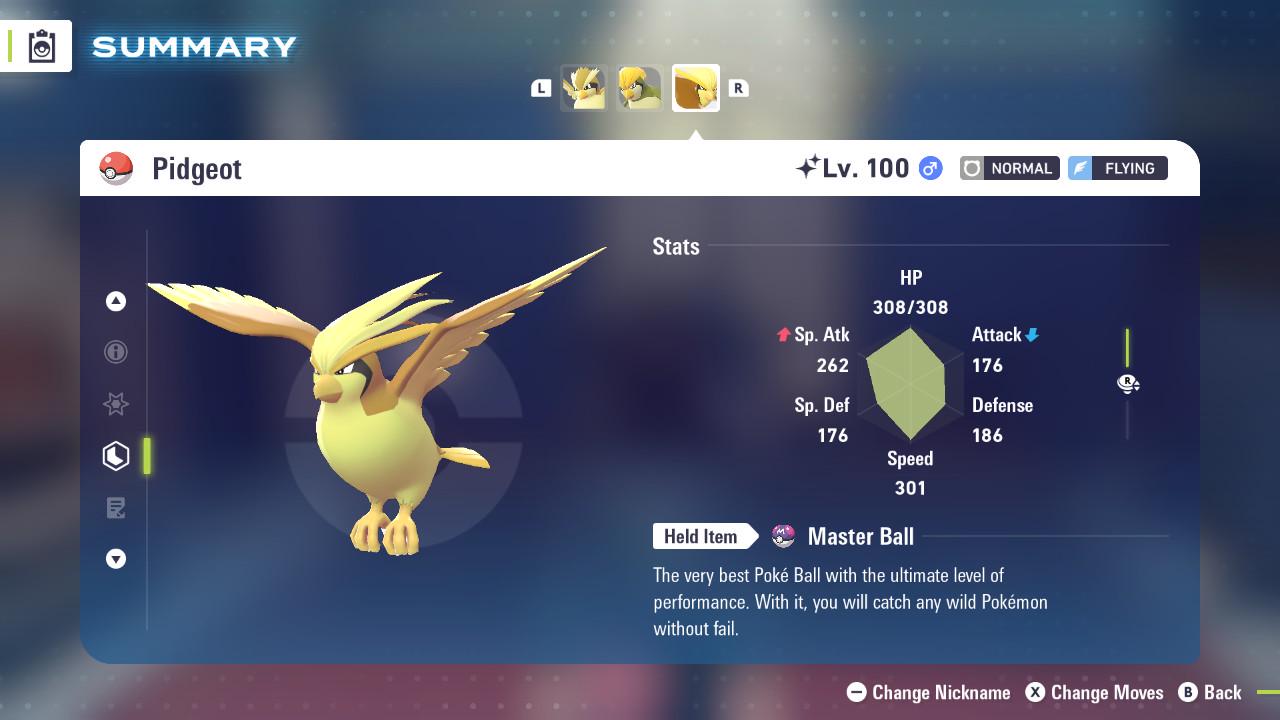
Task: Open the memo notes tab
Action: 116,508
